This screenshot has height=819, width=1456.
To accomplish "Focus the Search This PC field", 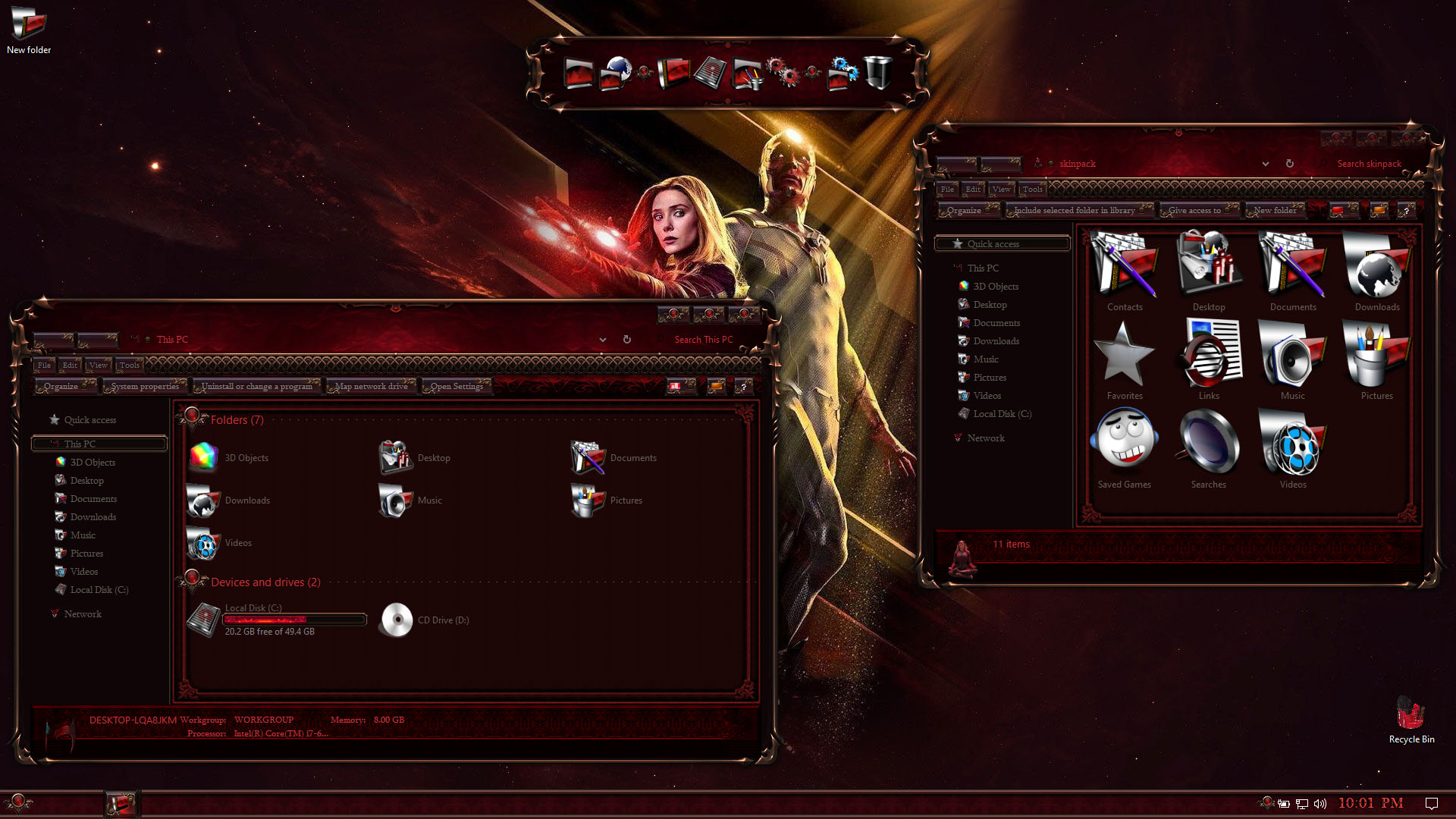I will point(703,340).
